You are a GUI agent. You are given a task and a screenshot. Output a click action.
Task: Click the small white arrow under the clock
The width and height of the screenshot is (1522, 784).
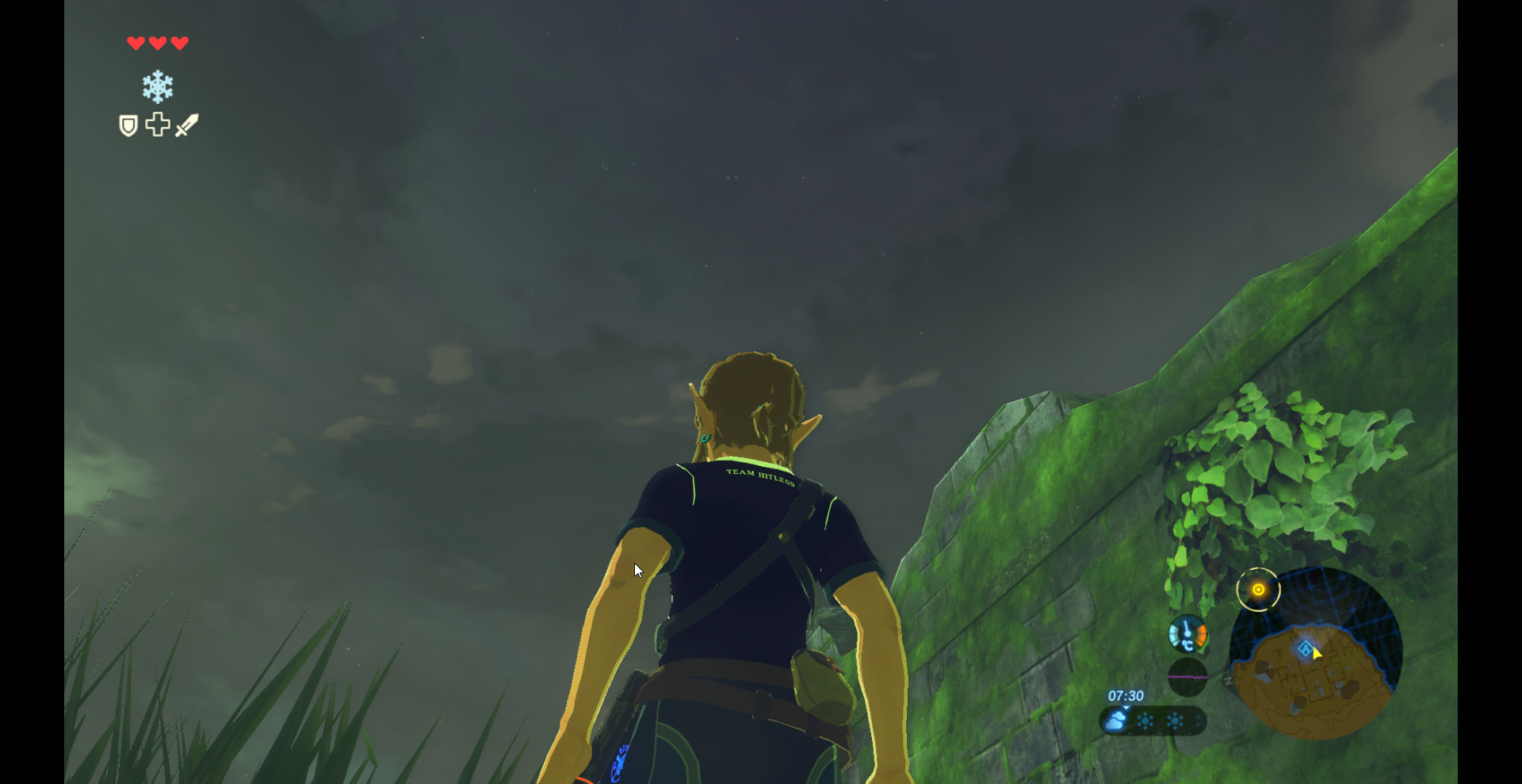tap(1126, 708)
